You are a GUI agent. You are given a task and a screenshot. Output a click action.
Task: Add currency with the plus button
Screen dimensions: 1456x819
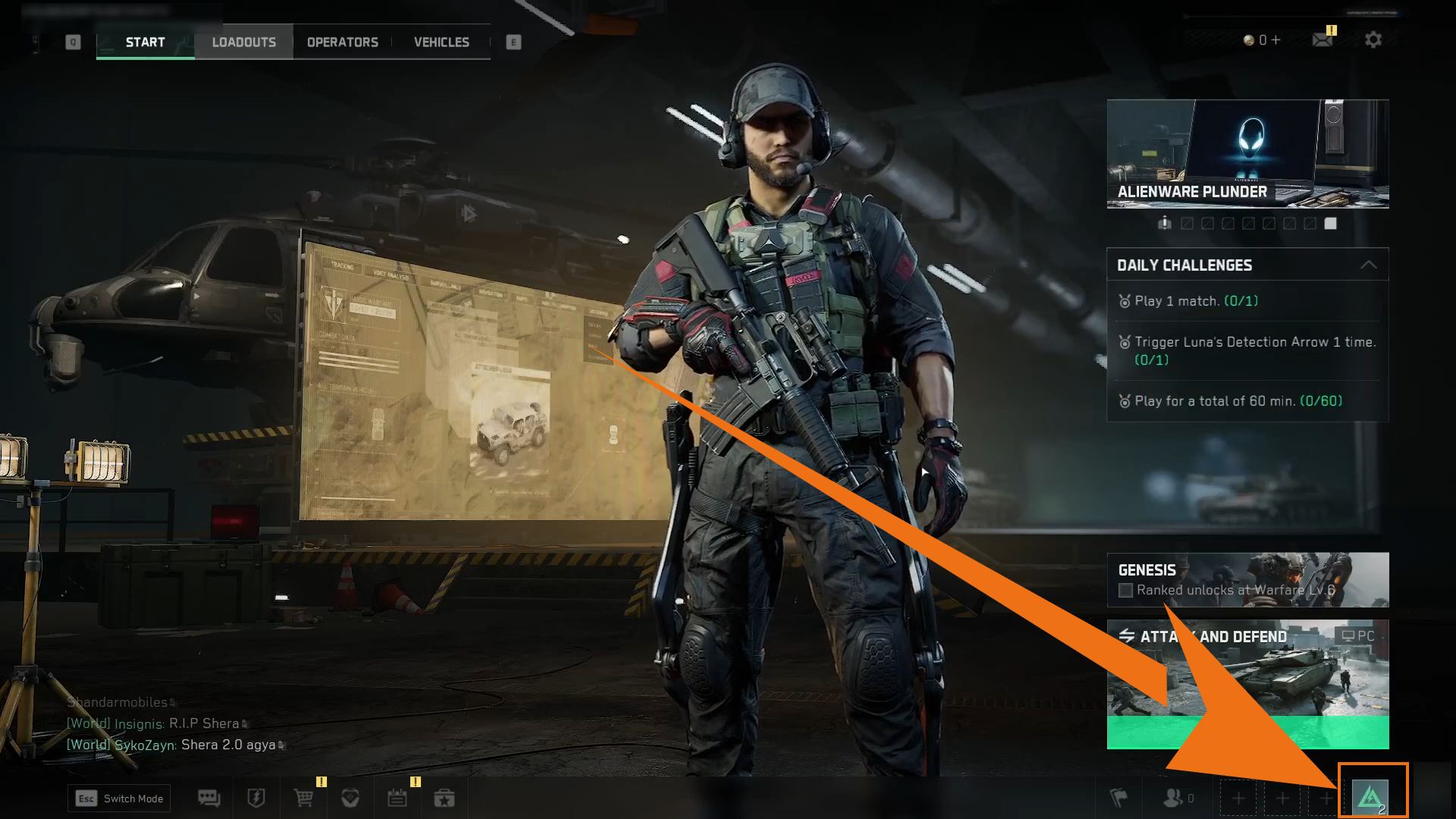[1276, 40]
